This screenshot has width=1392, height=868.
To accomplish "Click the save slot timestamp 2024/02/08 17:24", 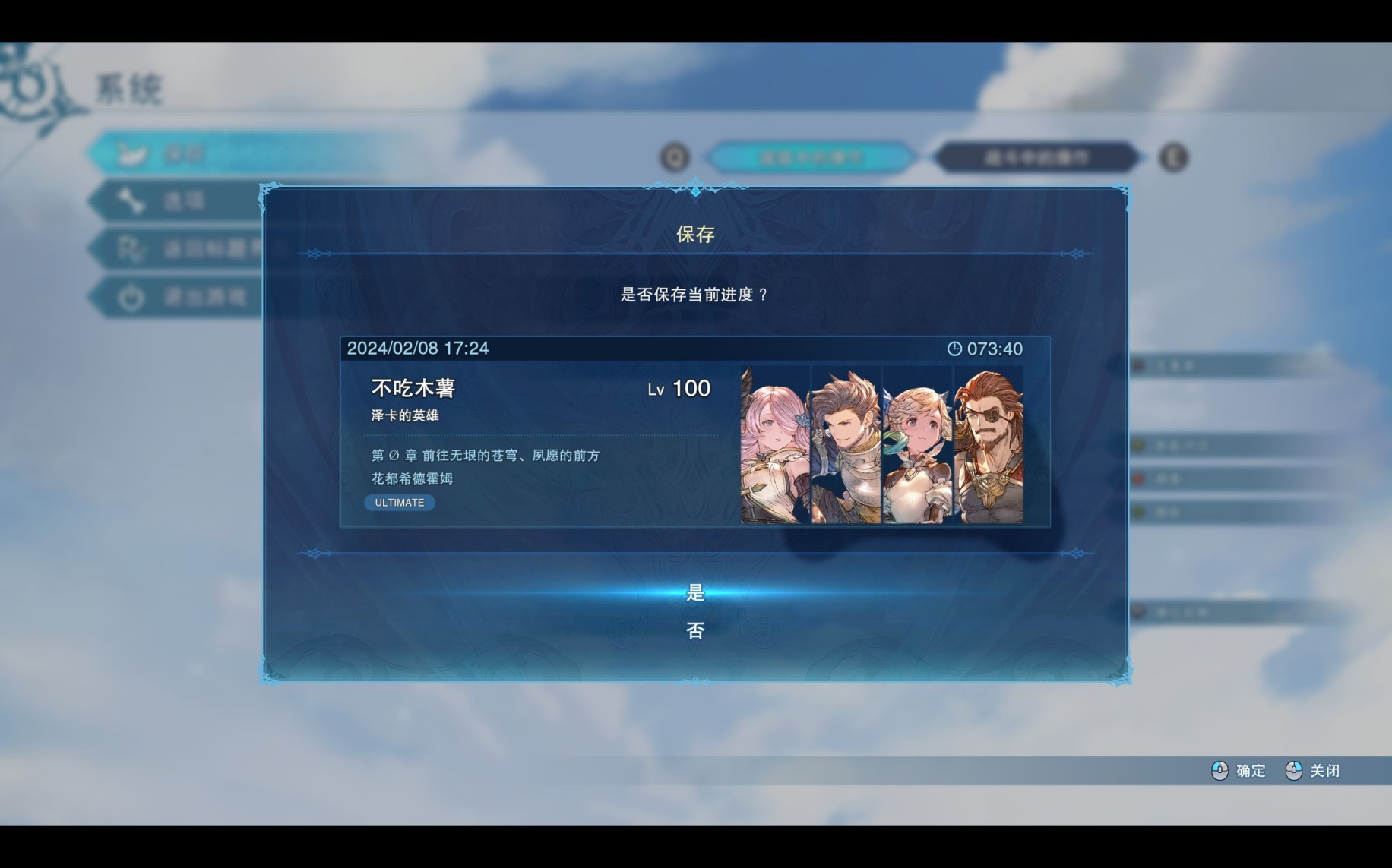I will pyautogui.click(x=418, y=349).
